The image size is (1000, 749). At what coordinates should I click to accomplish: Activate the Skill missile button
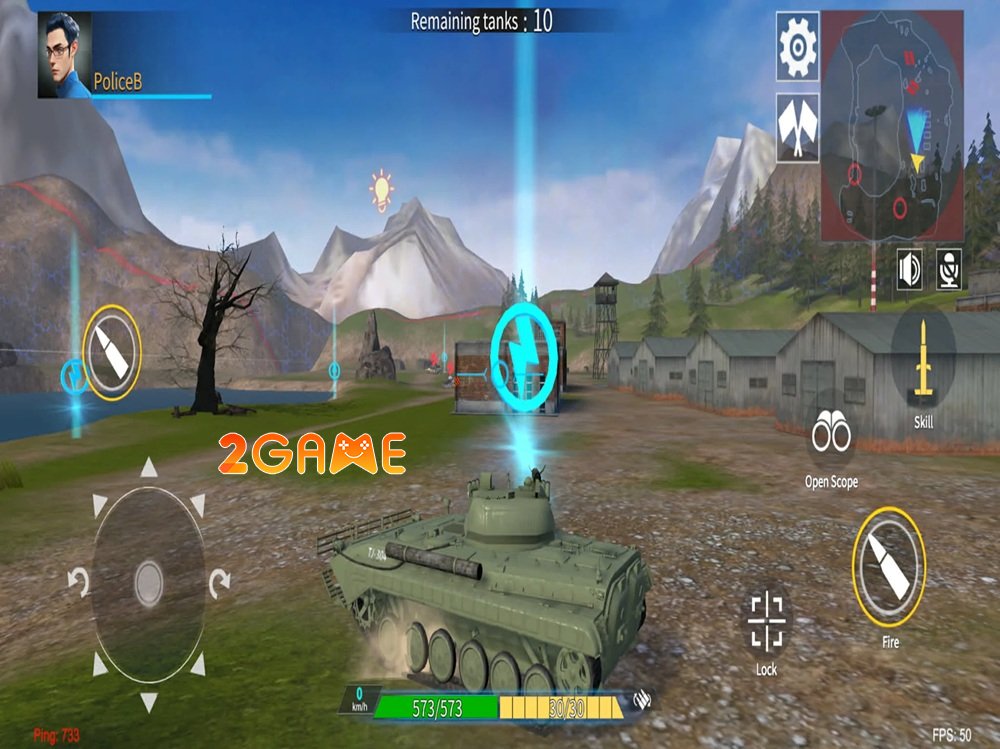[x=923, y=365]
